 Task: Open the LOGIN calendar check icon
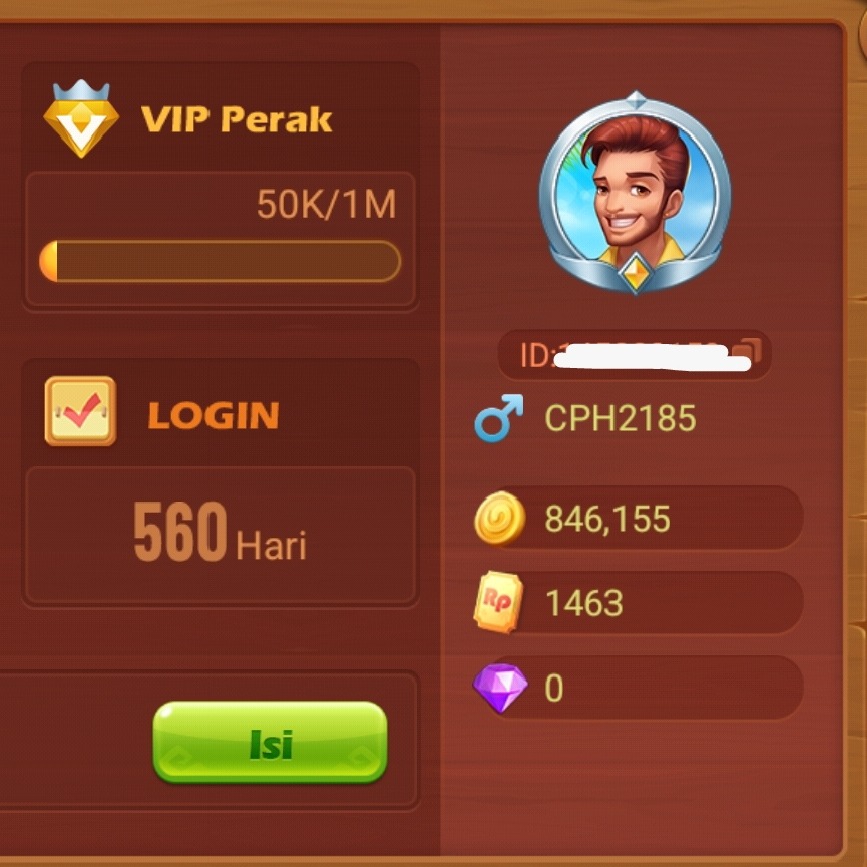[x=80, y=411]
